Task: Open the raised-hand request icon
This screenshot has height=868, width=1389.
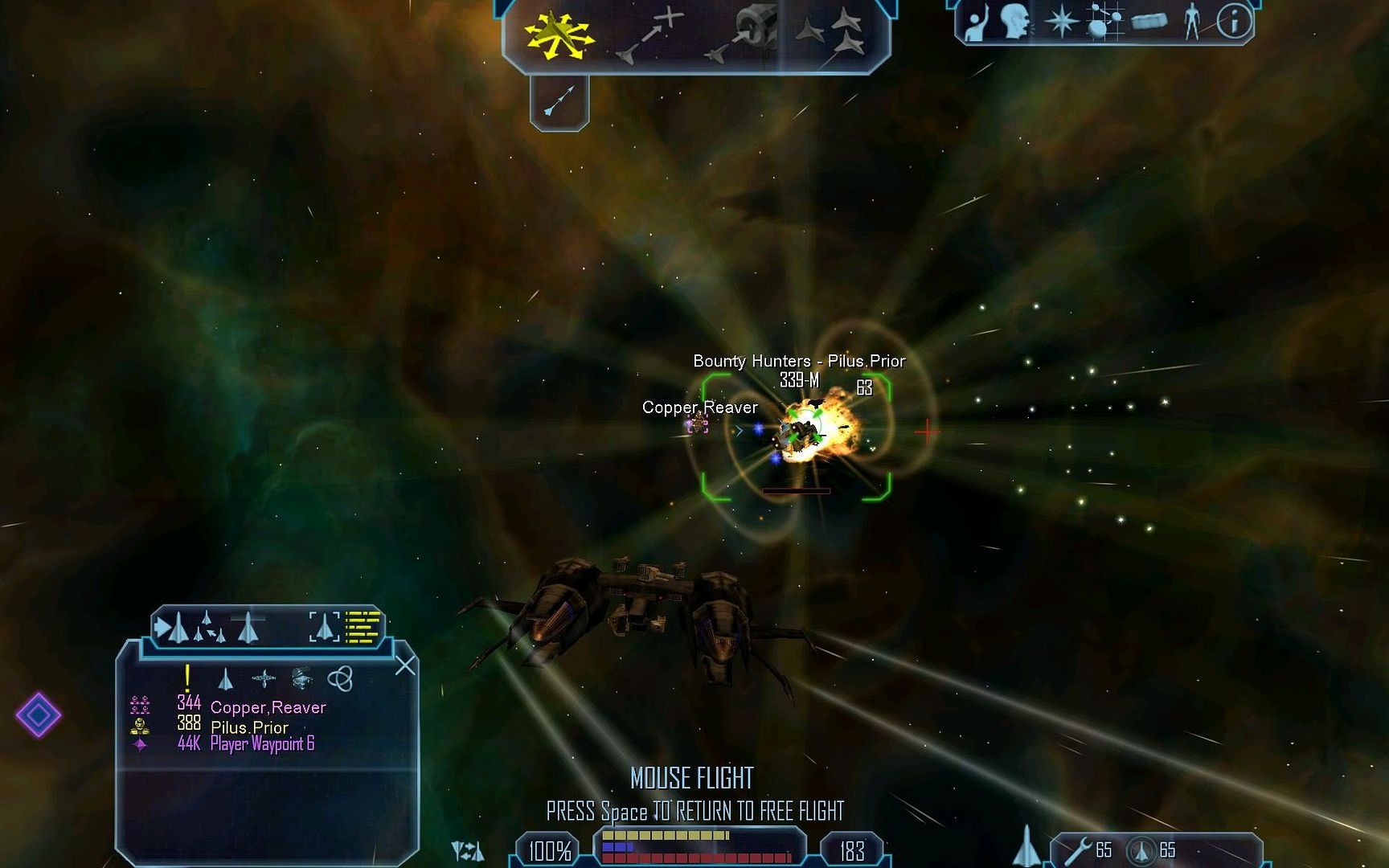Action: 976,23
